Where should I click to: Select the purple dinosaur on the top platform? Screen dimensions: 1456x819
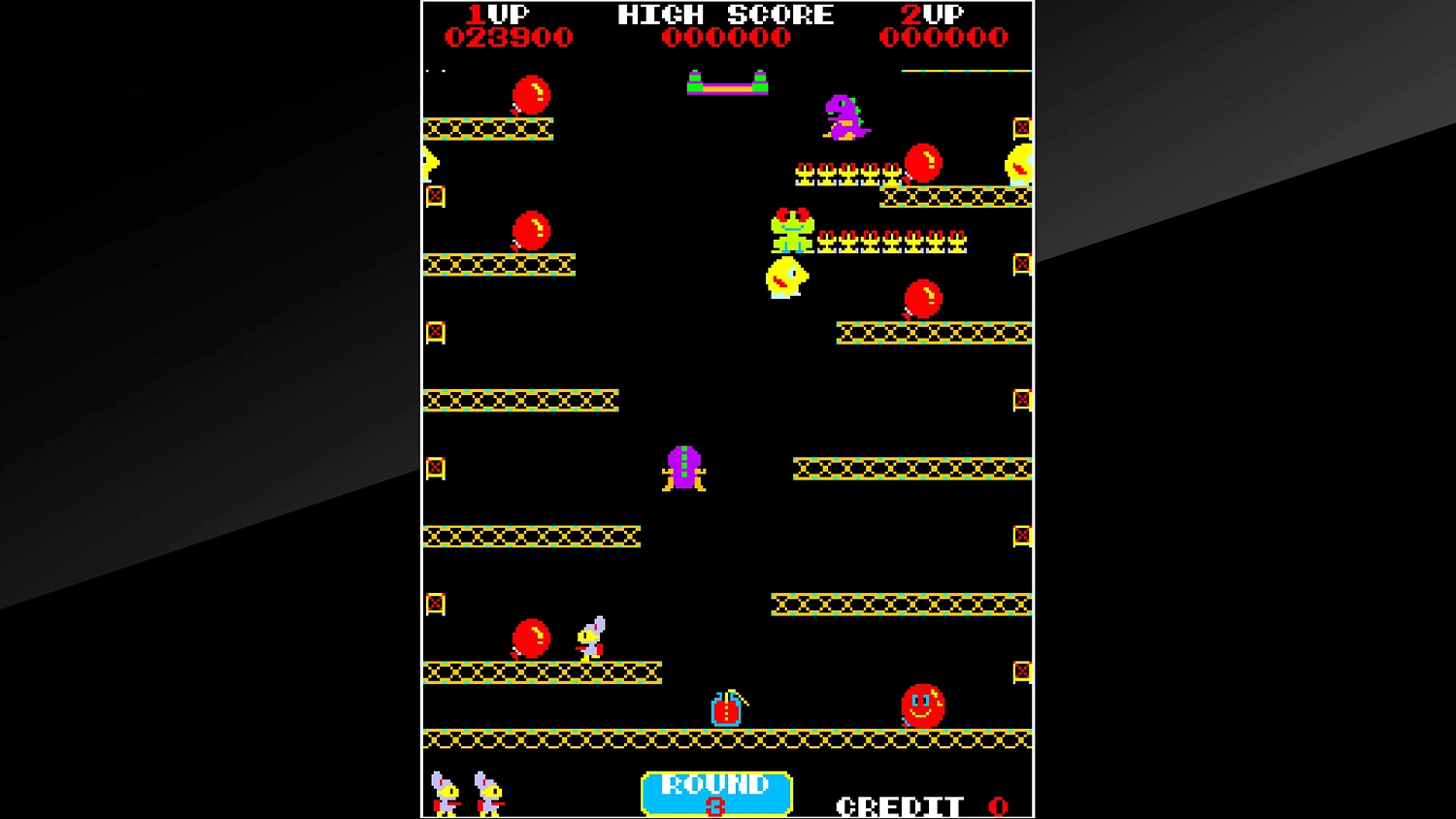coord(844,116)
